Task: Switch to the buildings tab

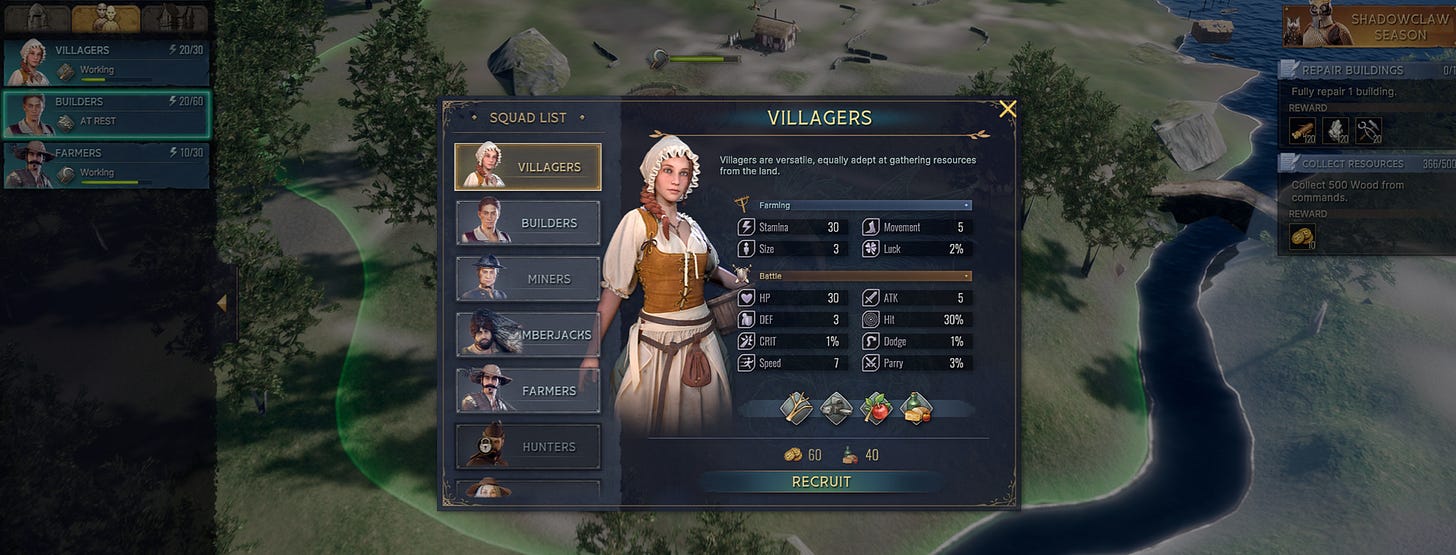Action: (x=174, y=18)
